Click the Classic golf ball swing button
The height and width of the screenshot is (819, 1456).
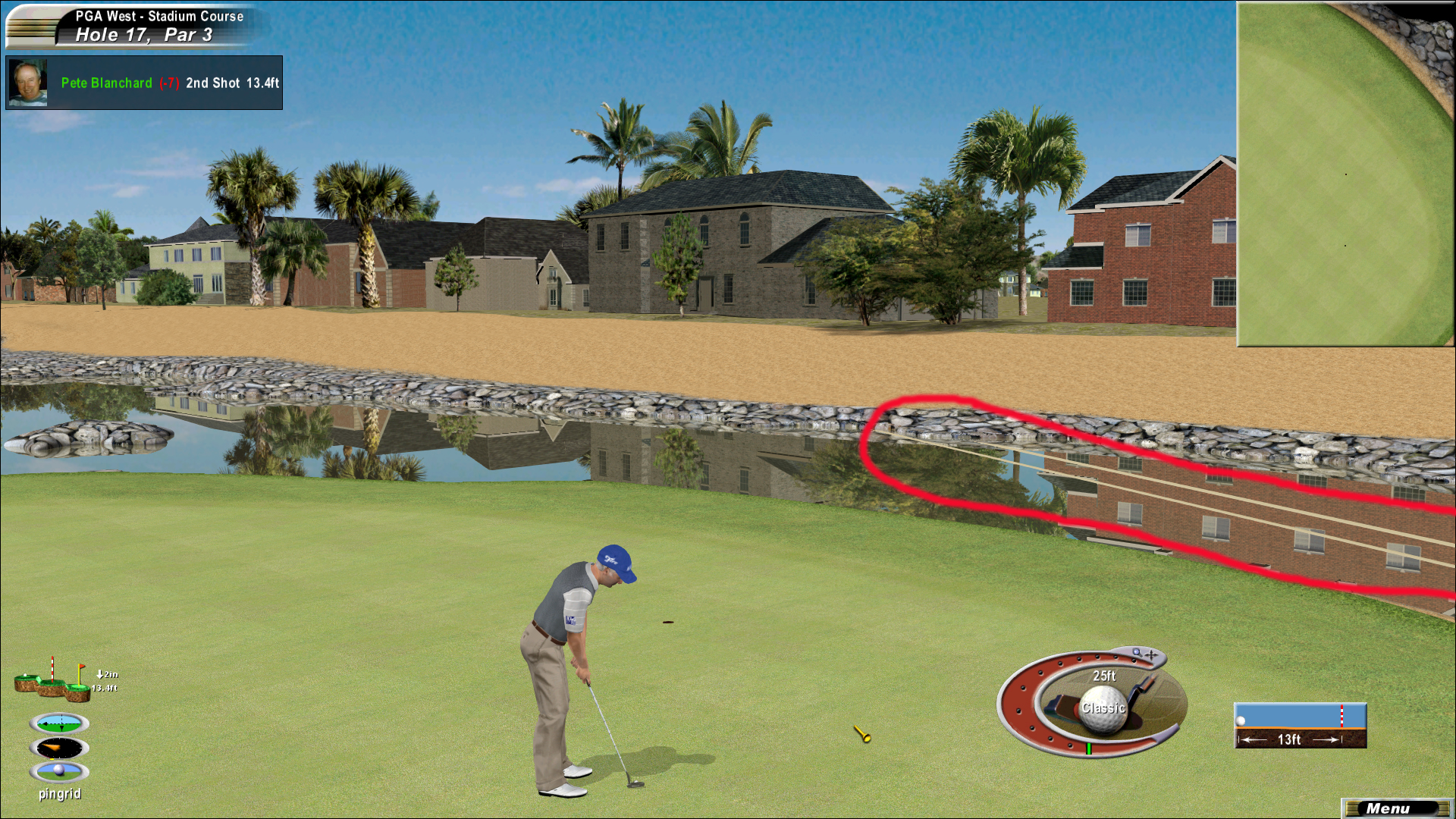[1103, 708]
